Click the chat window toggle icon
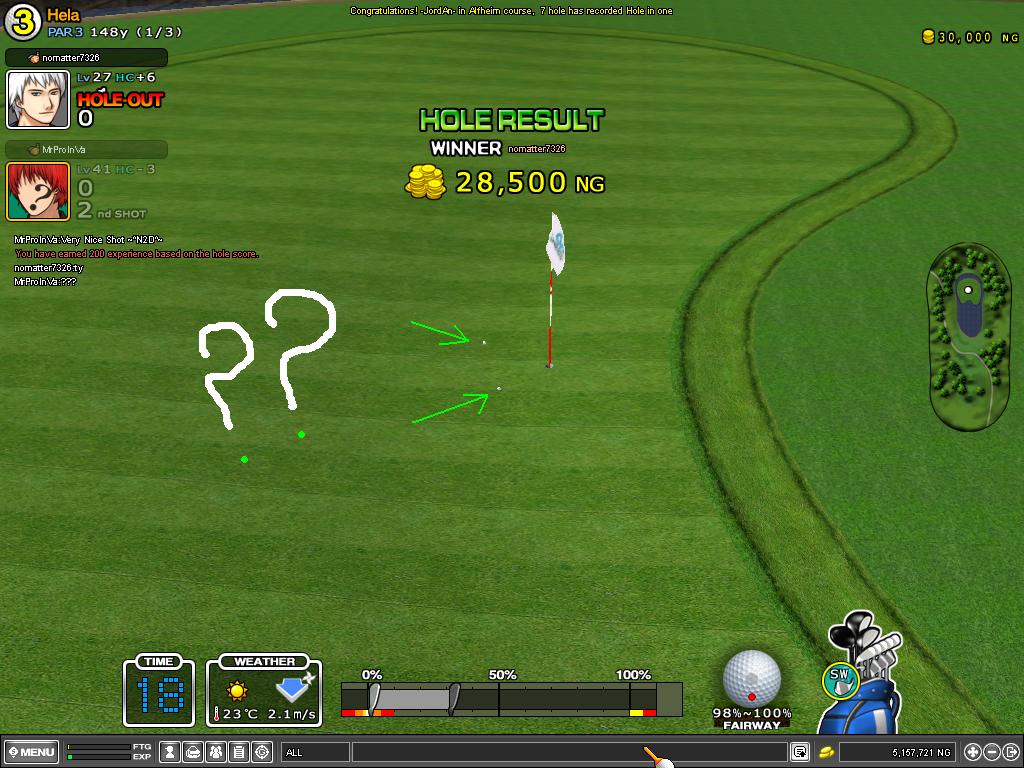This screenshot has width=1024, height=768. click(800, 752)
